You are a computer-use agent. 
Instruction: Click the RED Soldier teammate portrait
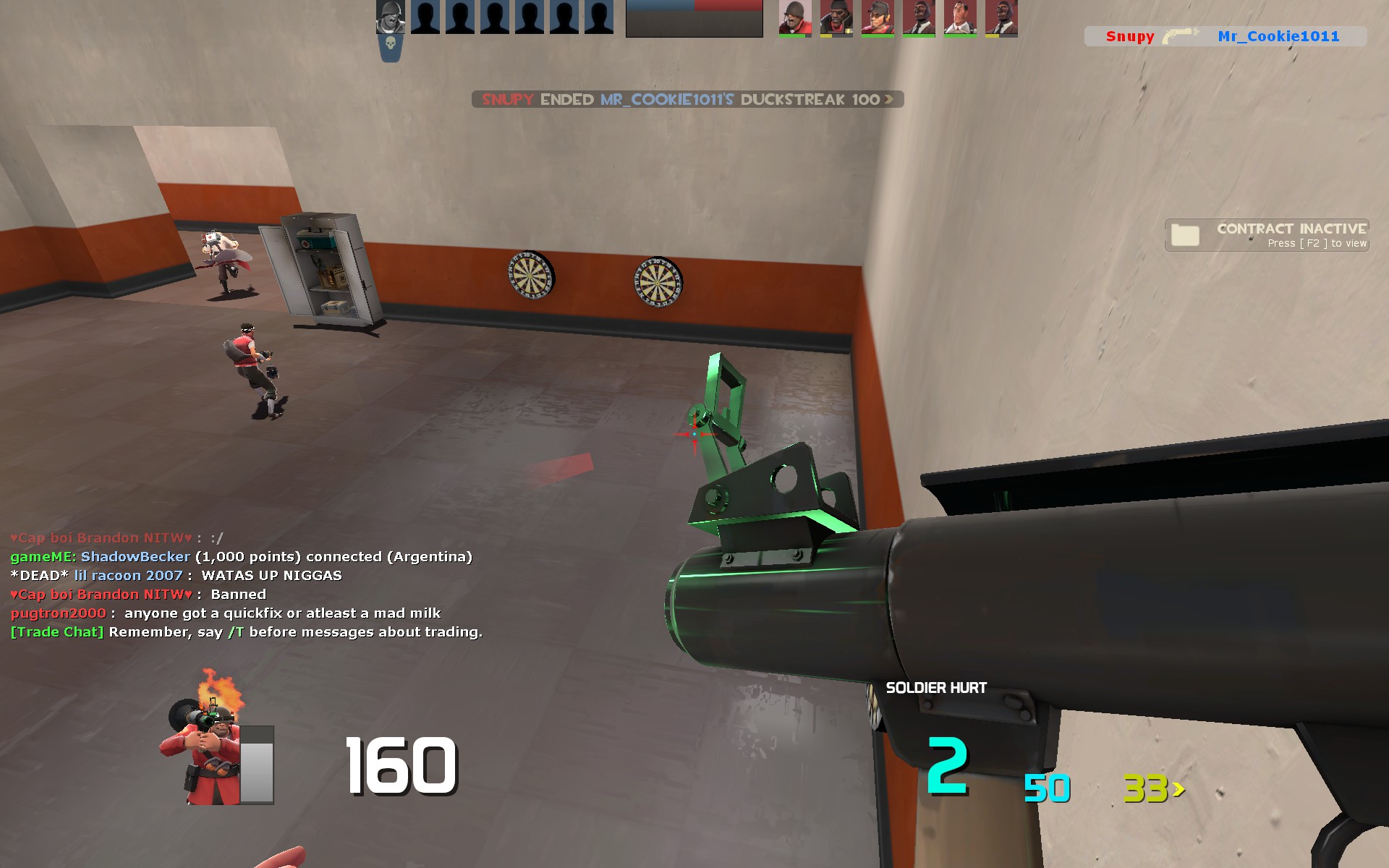(794, 17)
